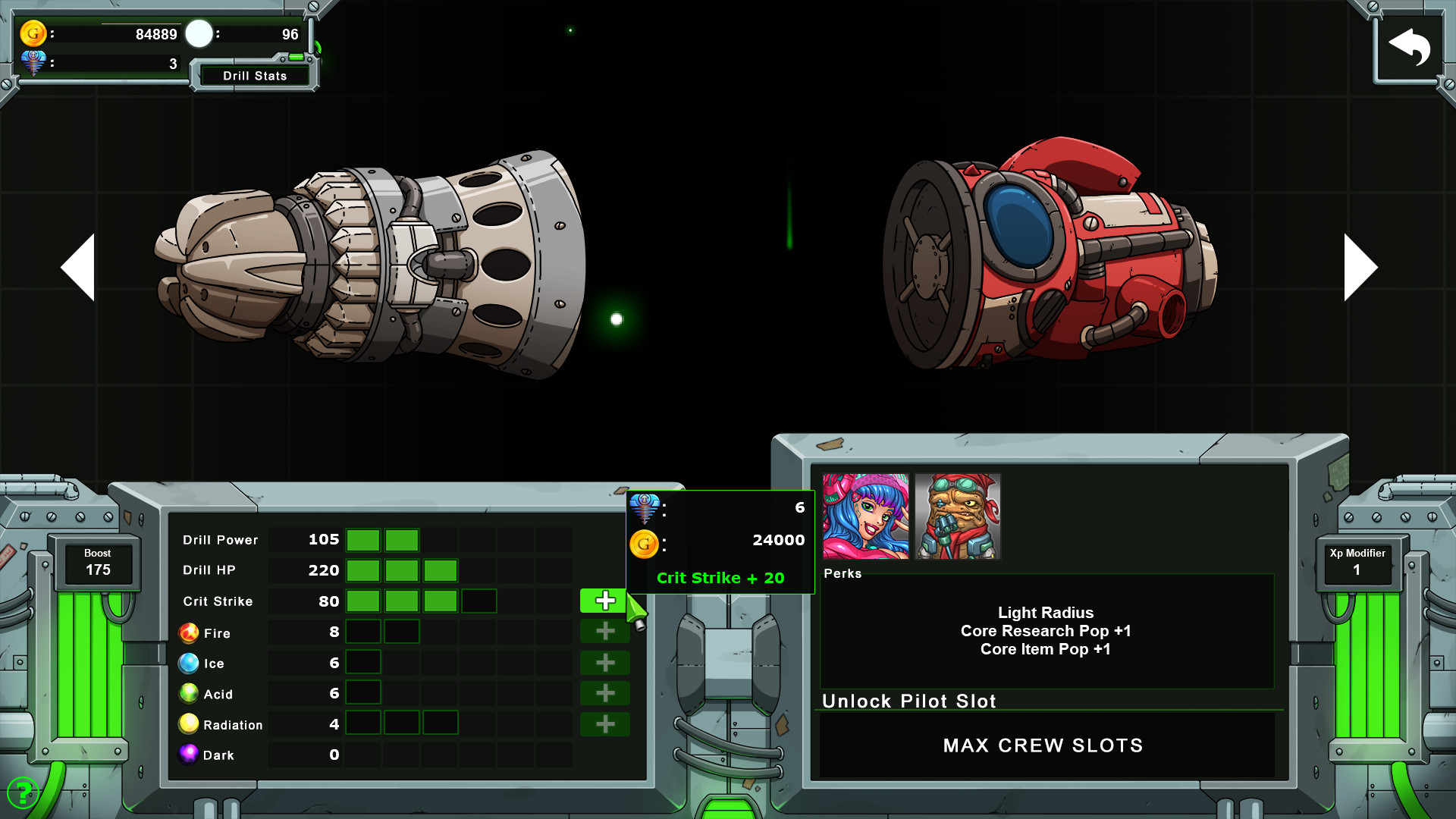
Task: Upgrade Radiation stat with its plus button
Action: pyautogui.click(x=604, y=724)
